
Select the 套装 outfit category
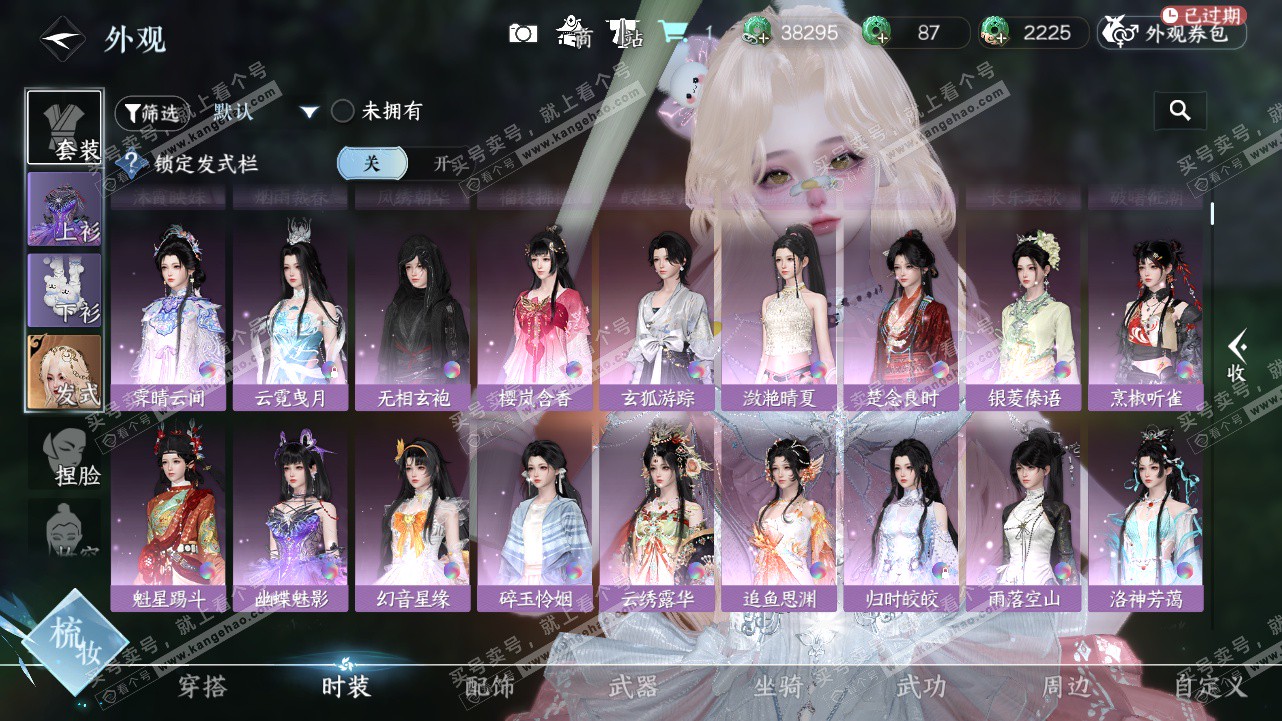[x=65, y=128]
